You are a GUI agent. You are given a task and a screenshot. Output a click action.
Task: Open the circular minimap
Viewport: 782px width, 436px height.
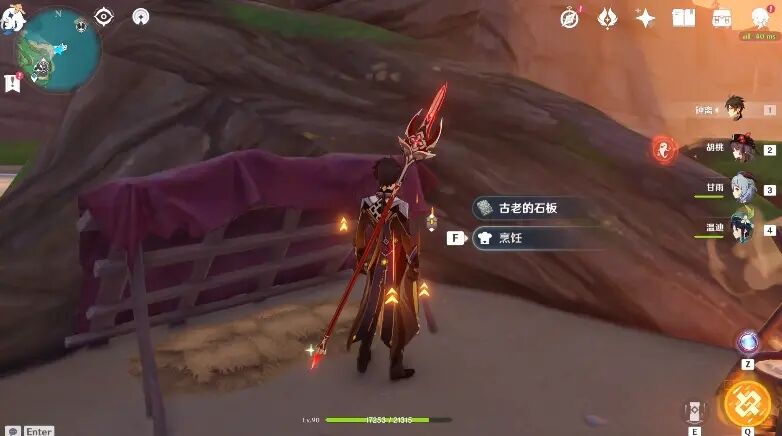(x=58, y=49)
